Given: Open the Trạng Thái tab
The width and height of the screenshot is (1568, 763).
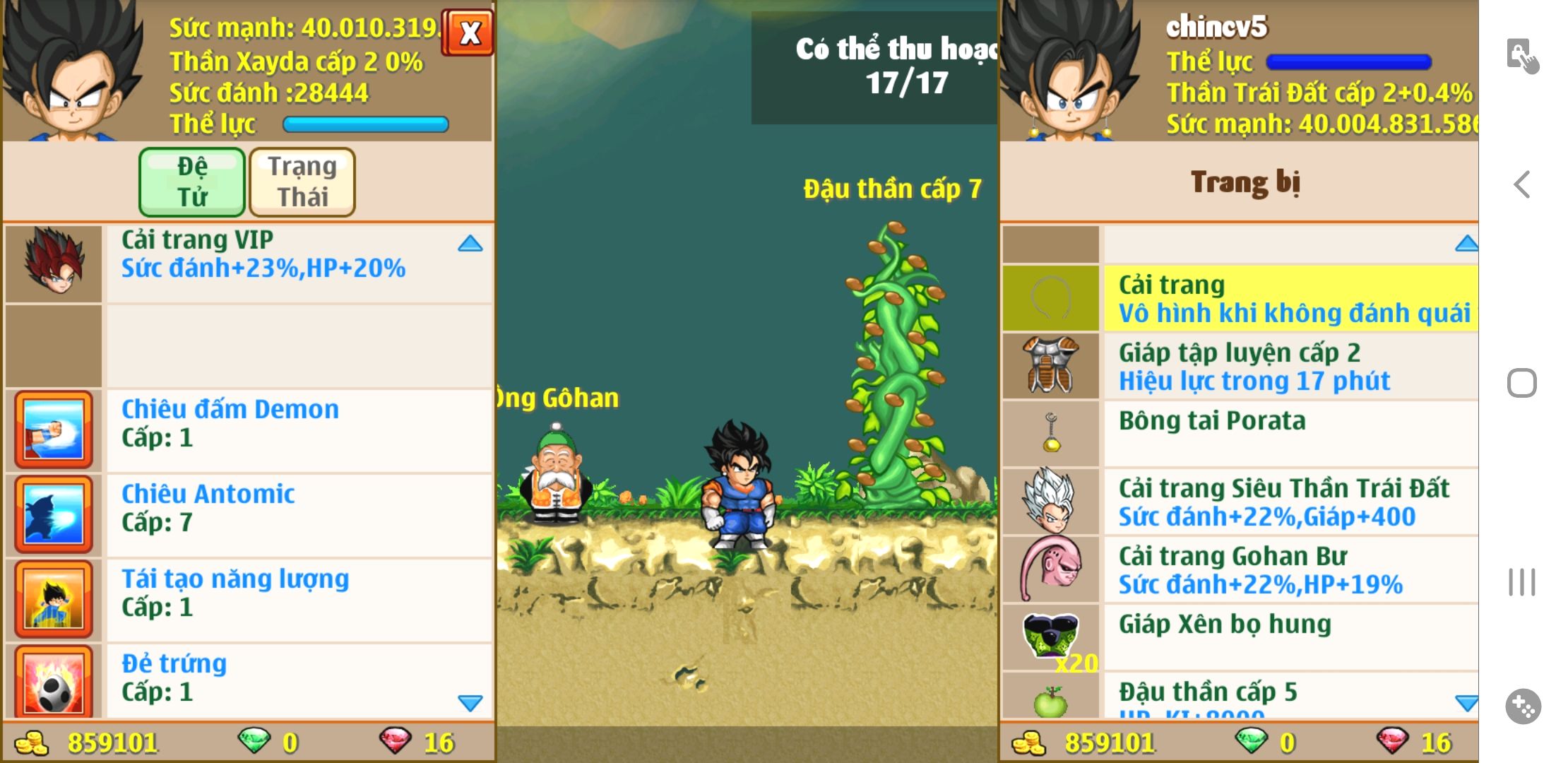Looking at the screenshot, I should 302,182.
